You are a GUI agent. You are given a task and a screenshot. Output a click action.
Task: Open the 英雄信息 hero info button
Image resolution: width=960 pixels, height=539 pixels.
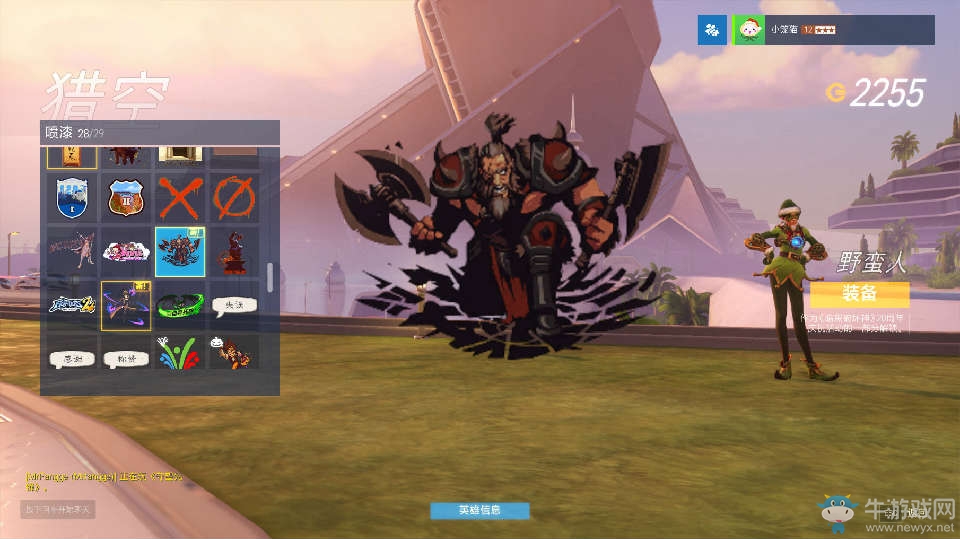(x=479, y=510)
